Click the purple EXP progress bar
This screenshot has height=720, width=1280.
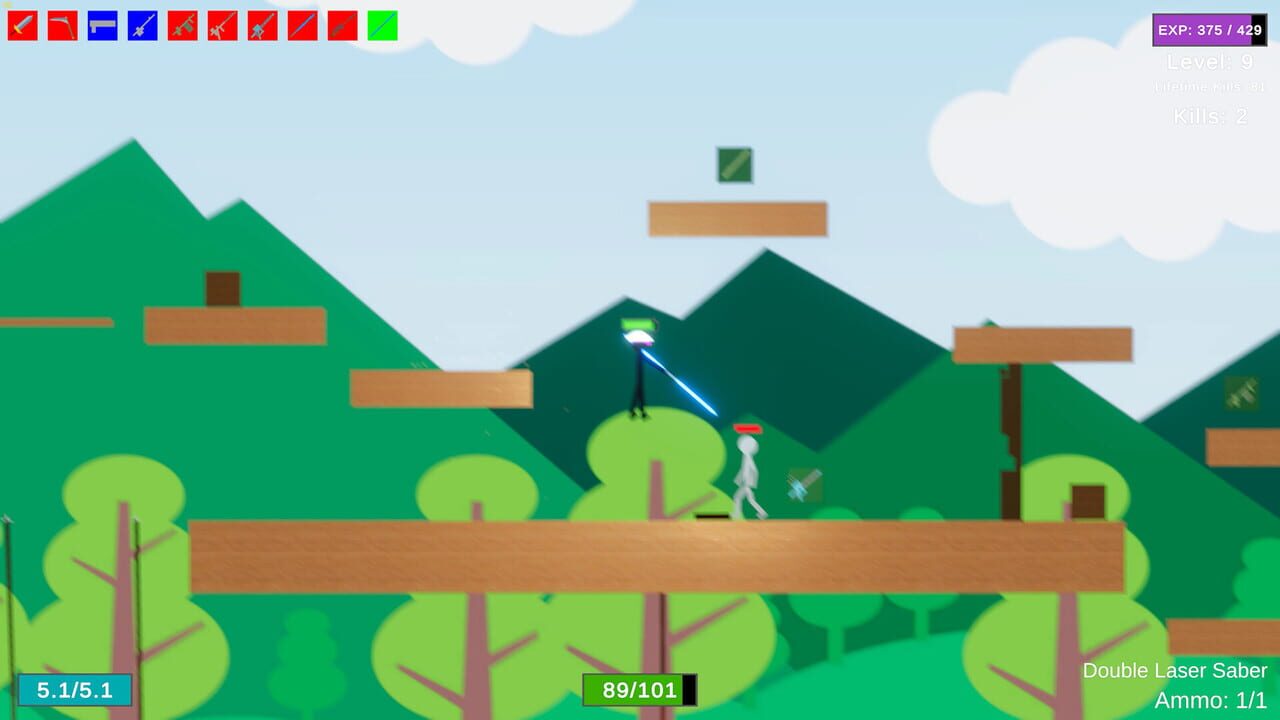[1210, 30]
